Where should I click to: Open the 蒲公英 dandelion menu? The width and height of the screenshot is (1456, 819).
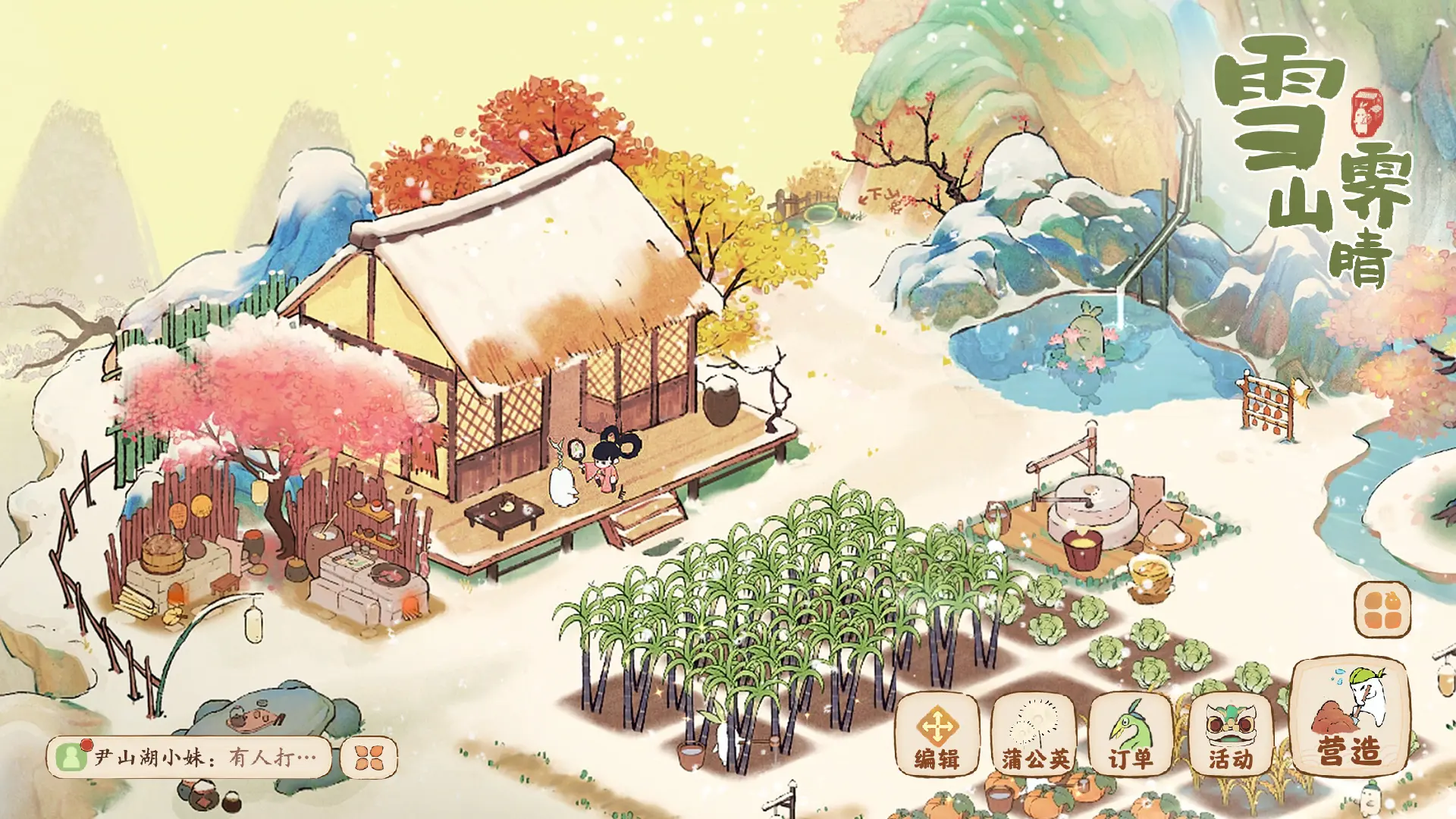tap(1034, 733)
